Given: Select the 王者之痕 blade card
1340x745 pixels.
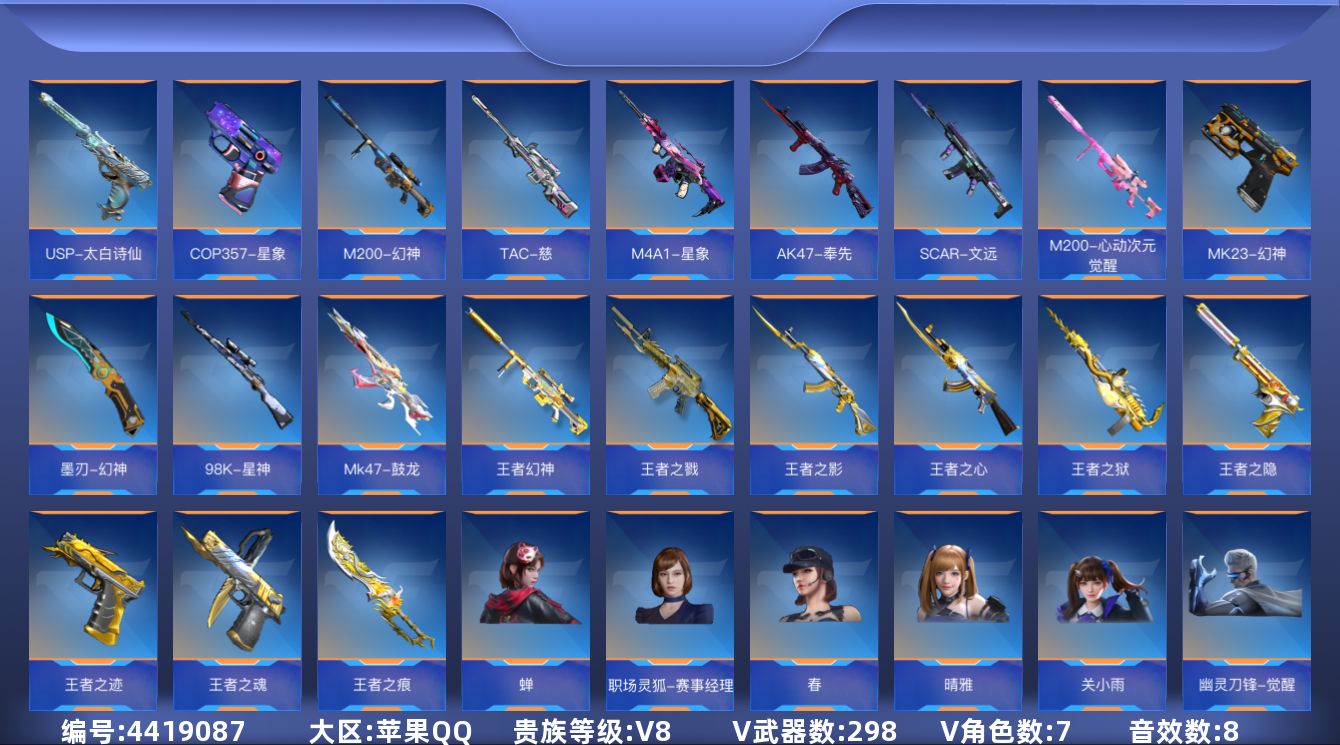Looking at the screenshot, I should (x=381, y=610).
